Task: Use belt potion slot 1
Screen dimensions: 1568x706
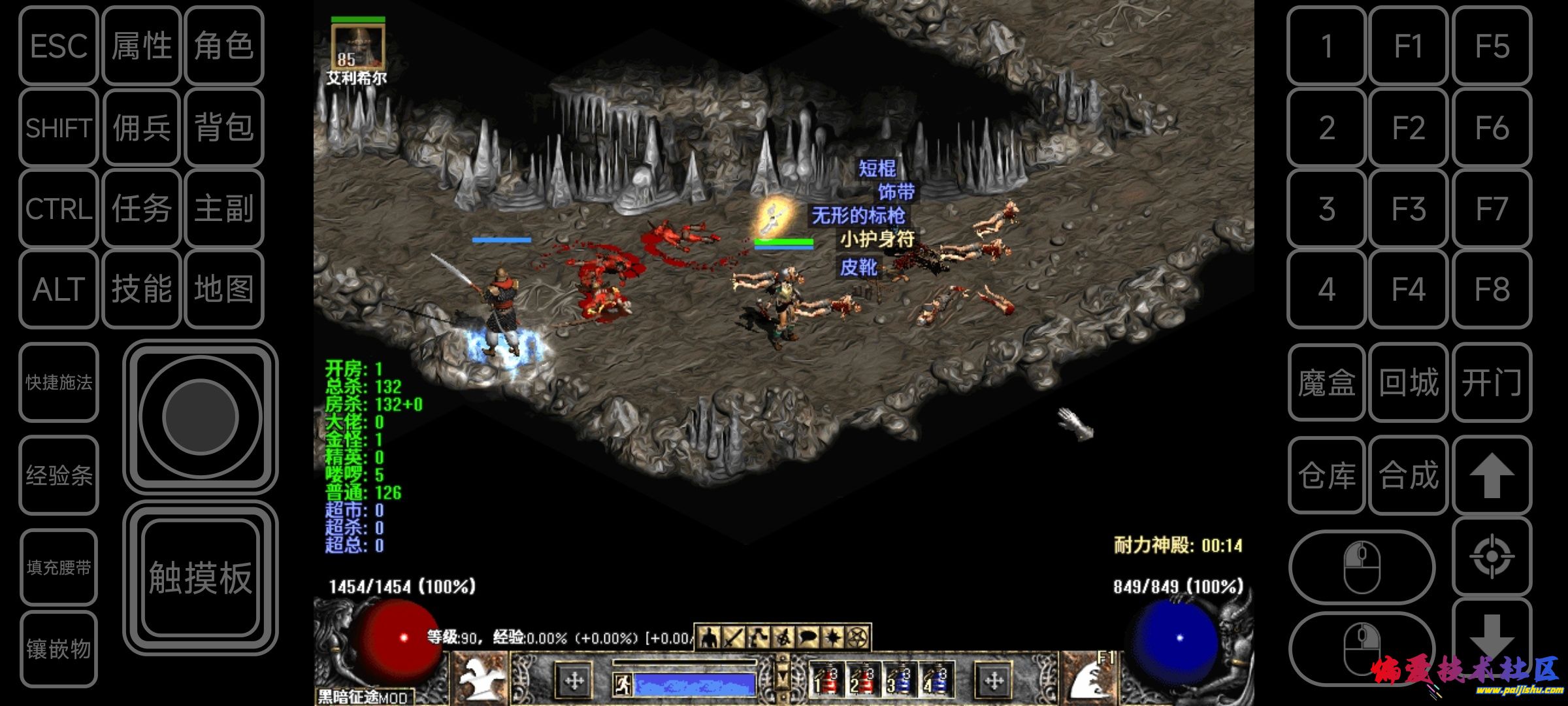Action: click(x=826, y=680)
